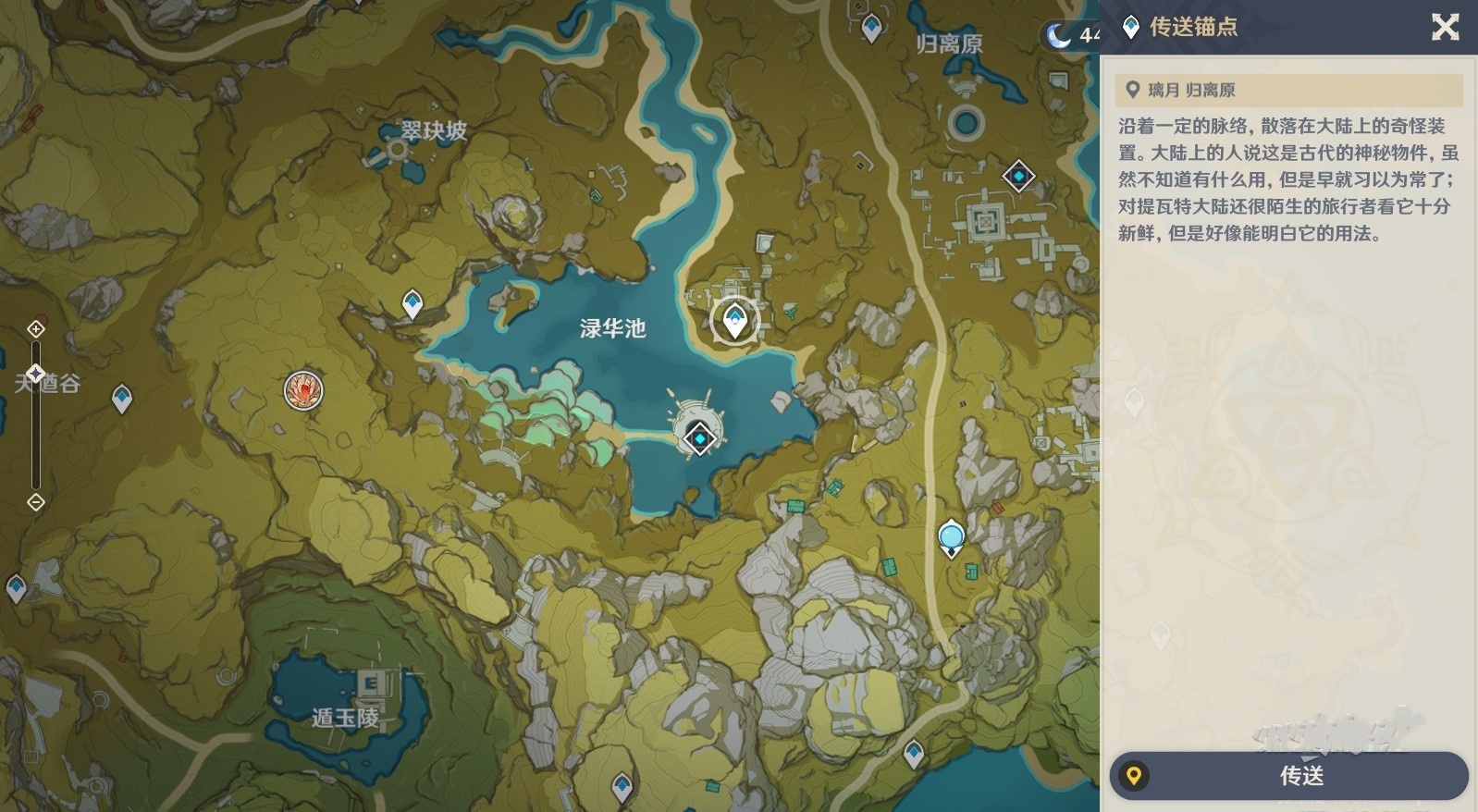Pick the waypoint left of the 归离原 label

pyautogui.click(x=871, y=29)
